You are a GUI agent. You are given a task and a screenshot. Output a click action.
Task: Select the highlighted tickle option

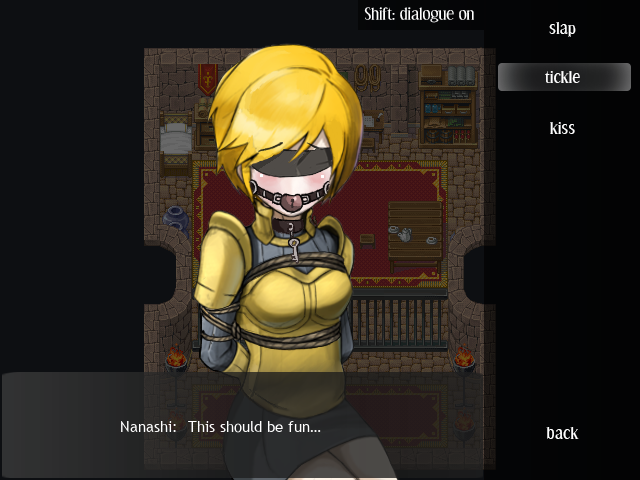[x=562, y=77]
